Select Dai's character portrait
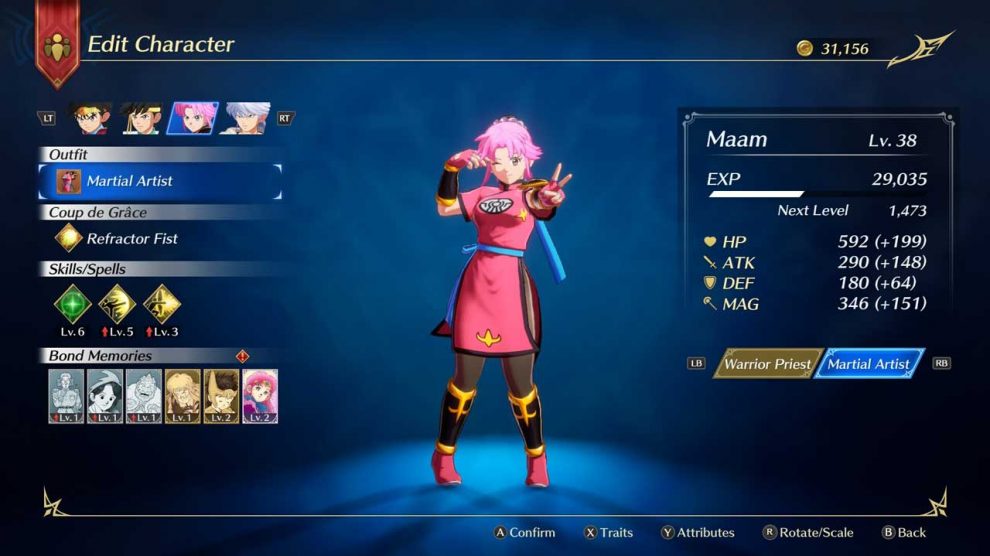The image size is (990, 556). tap(90, 118)
